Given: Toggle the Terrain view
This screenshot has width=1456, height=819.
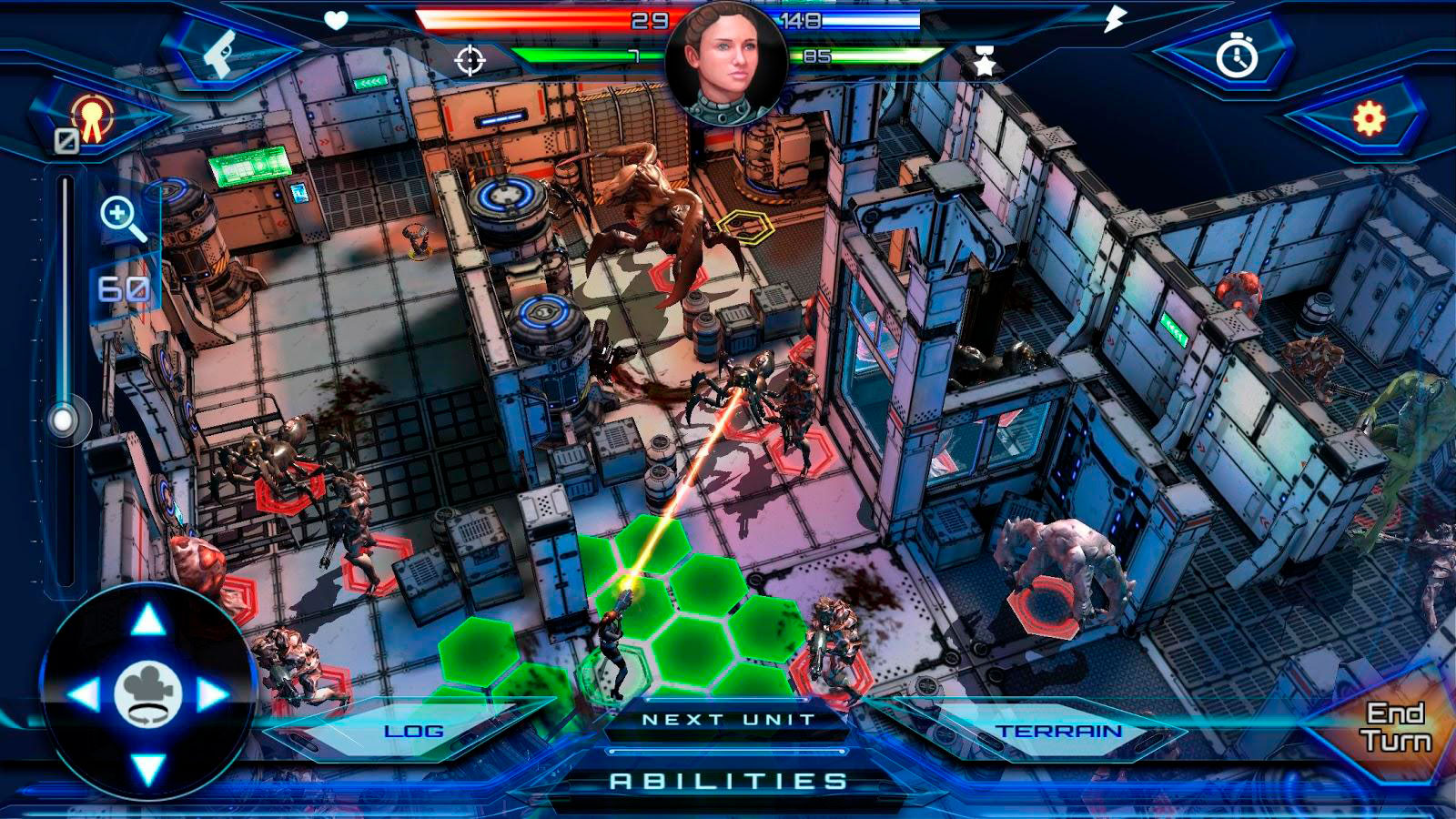Looking at the screenshot, I should pos(1057,731).
